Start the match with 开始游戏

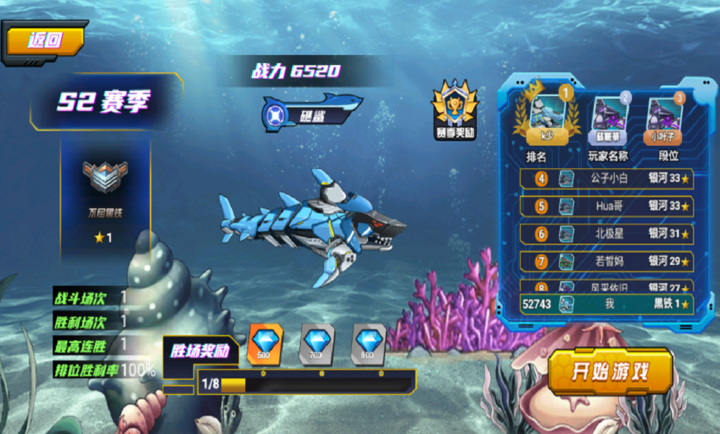(x=609, y=372)
